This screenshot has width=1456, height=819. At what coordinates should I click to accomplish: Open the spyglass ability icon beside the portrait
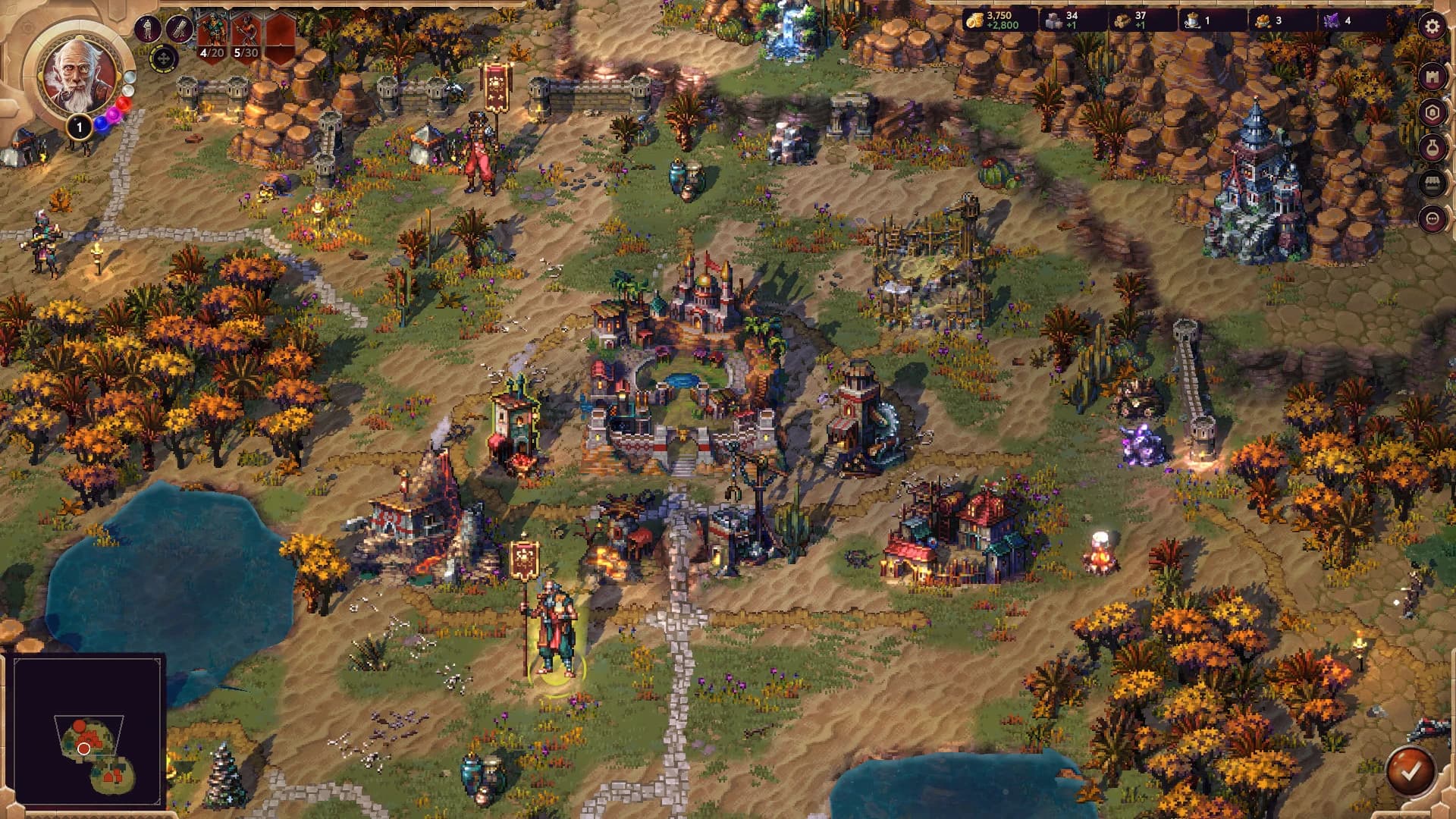pos(180,30)
